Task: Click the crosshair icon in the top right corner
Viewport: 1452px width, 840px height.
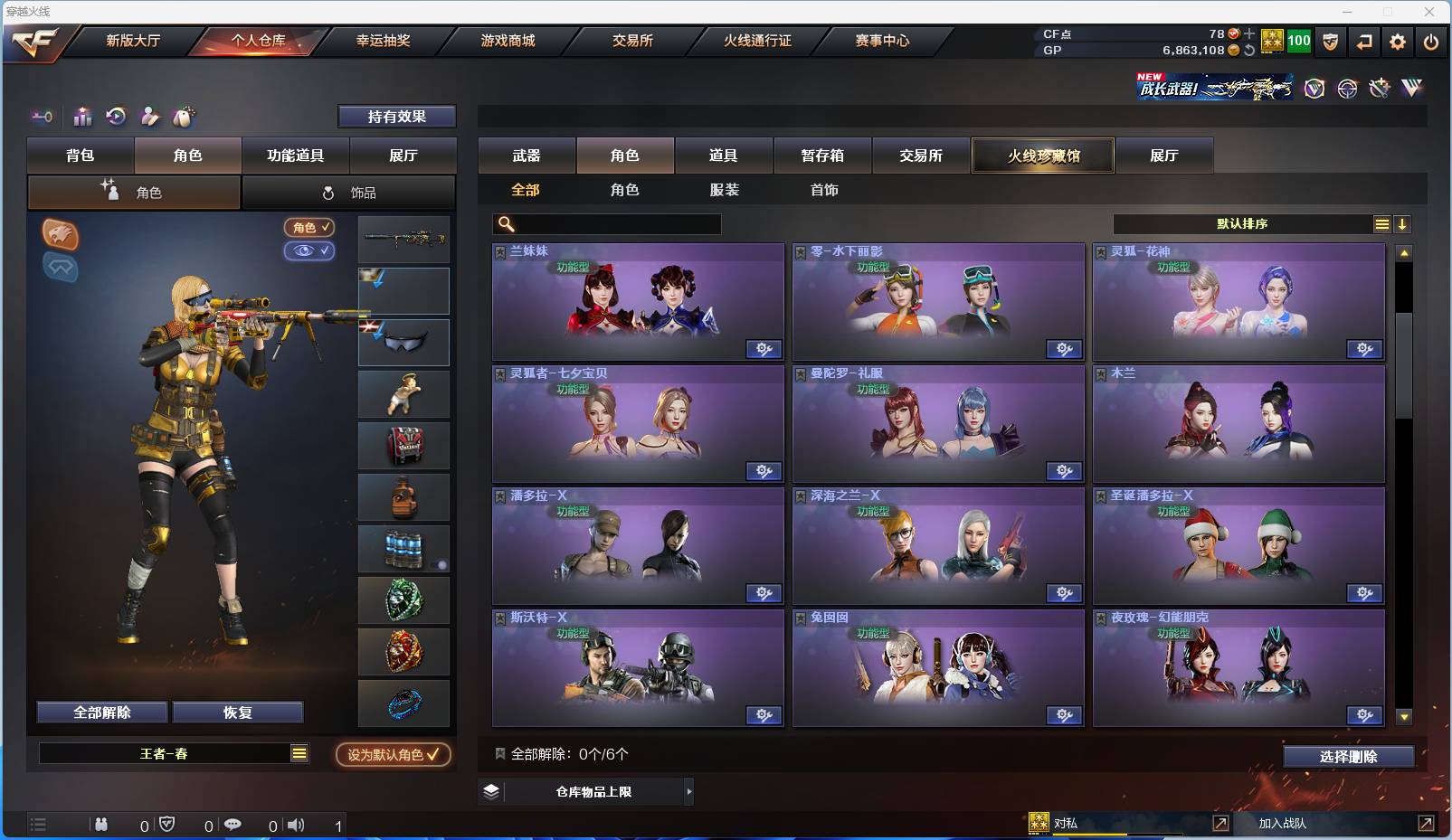Action: point(1347,89)
